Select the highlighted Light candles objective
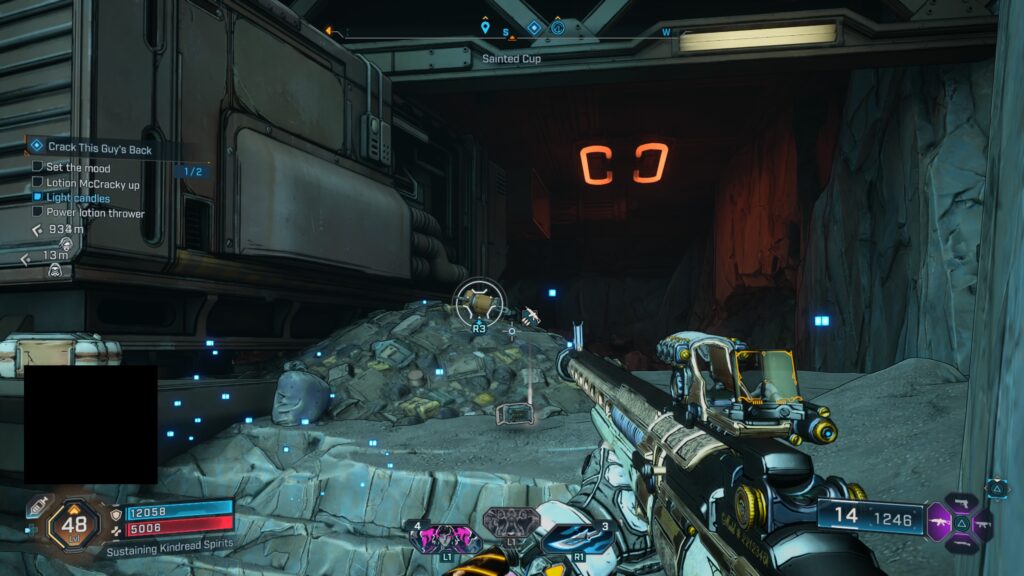 point(77,198)
